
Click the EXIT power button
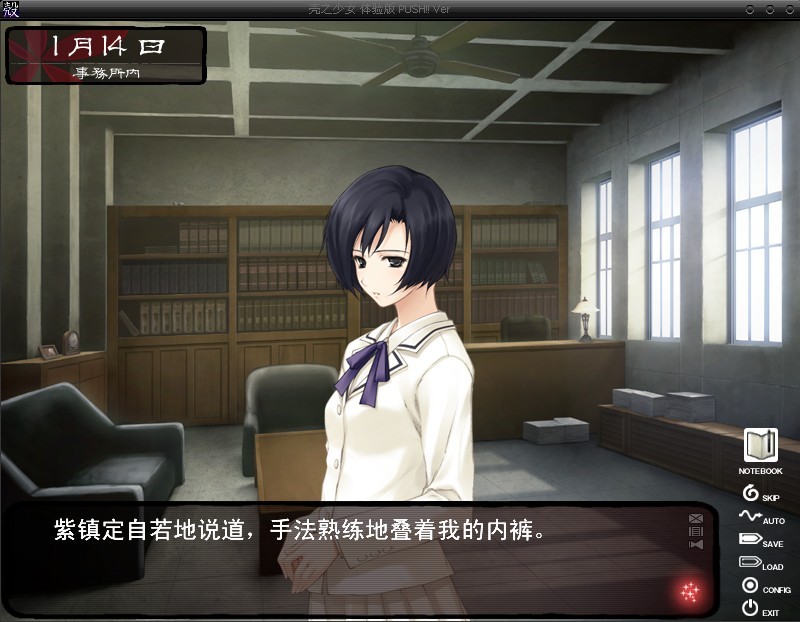[750, 608]
